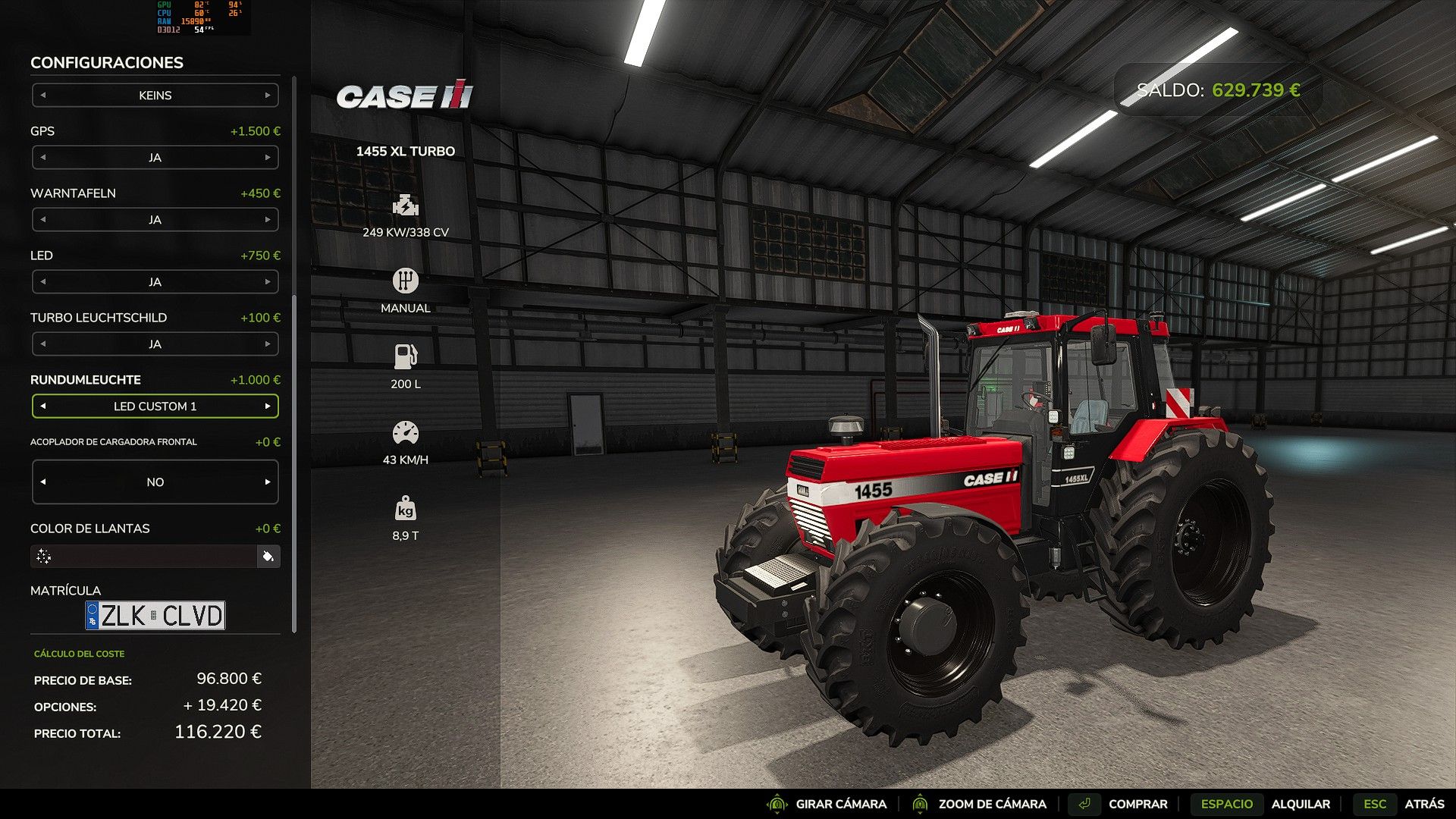1456x819 pixels.
Task: Advance Turbo Leuchtschild to next choice
Action: (268, 344)
